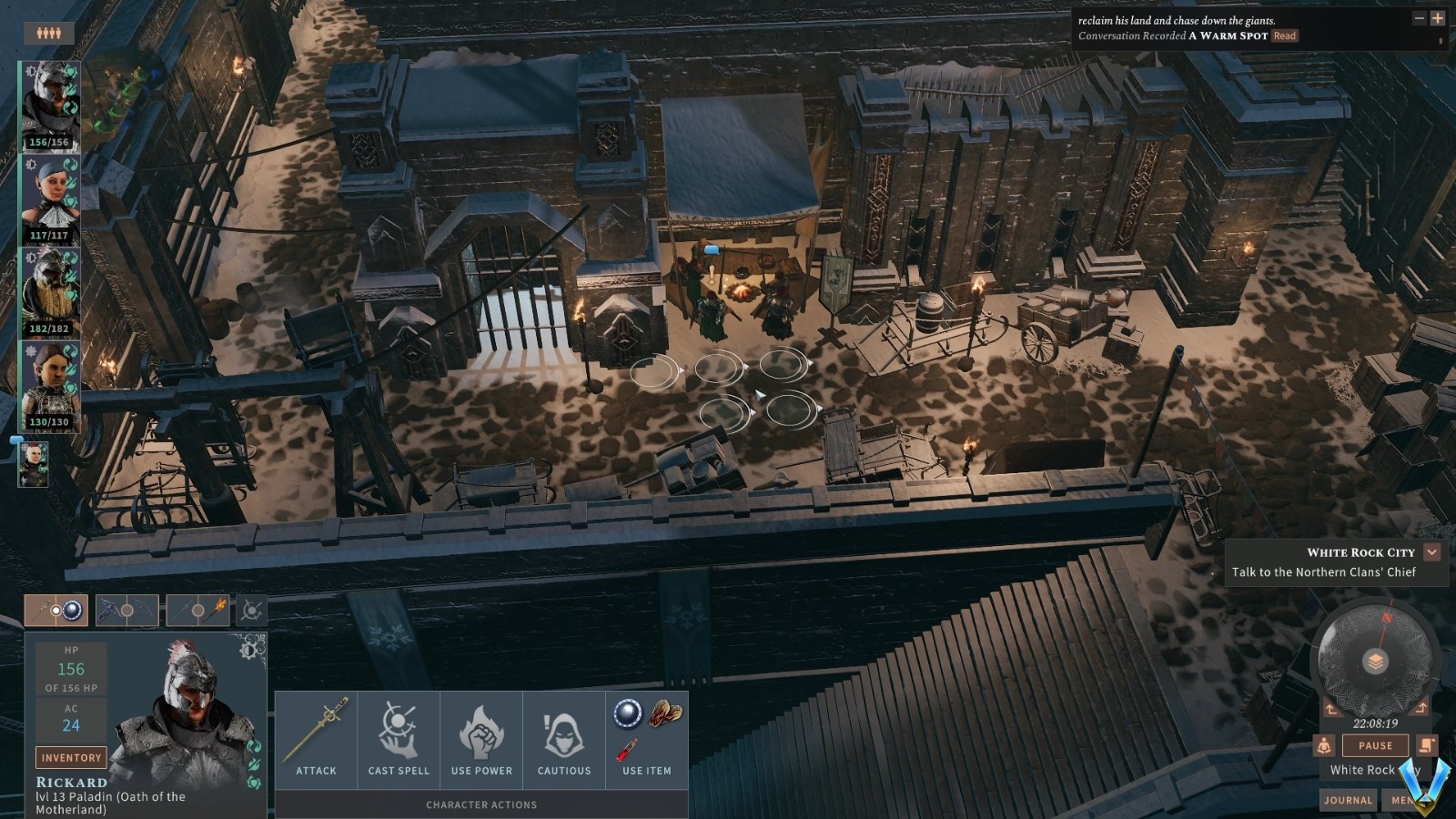Select the party member with 117/117 HP
This screenshot has height=819, width=1456.
point(50,198)
